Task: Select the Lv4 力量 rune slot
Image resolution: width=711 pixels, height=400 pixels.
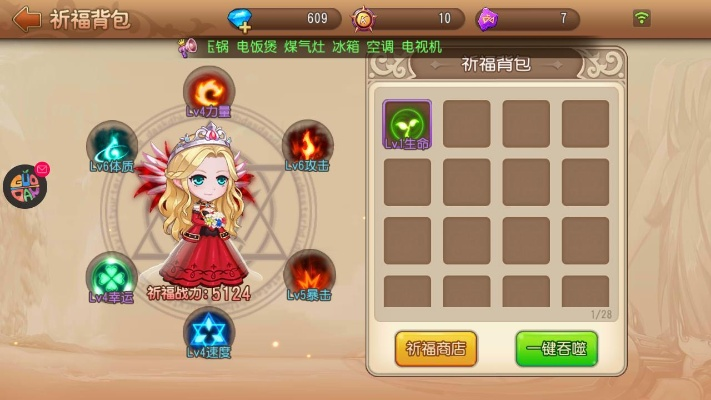Action: tap(208, 89)
